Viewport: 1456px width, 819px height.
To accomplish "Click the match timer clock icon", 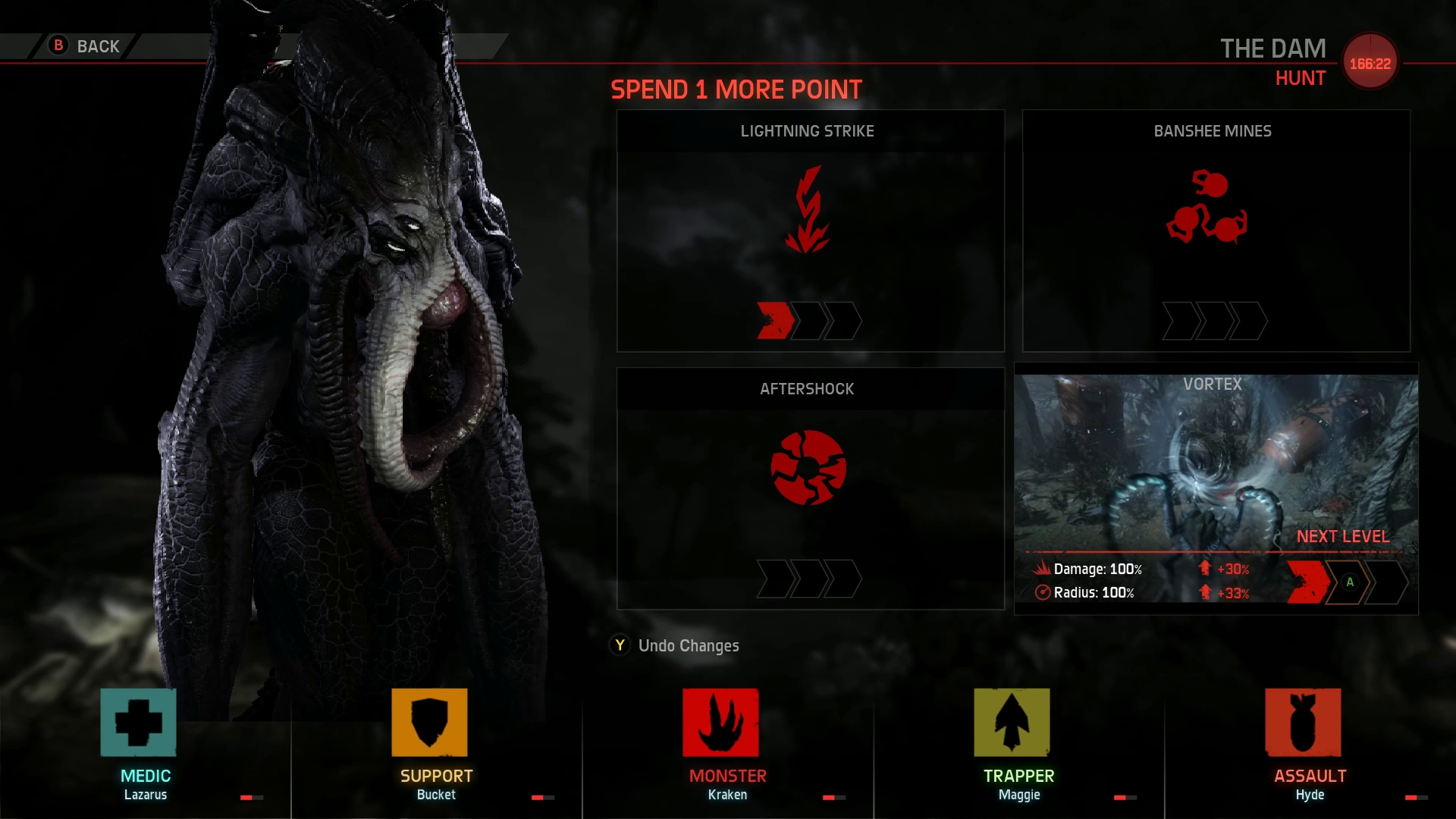I will [1370, 62].
